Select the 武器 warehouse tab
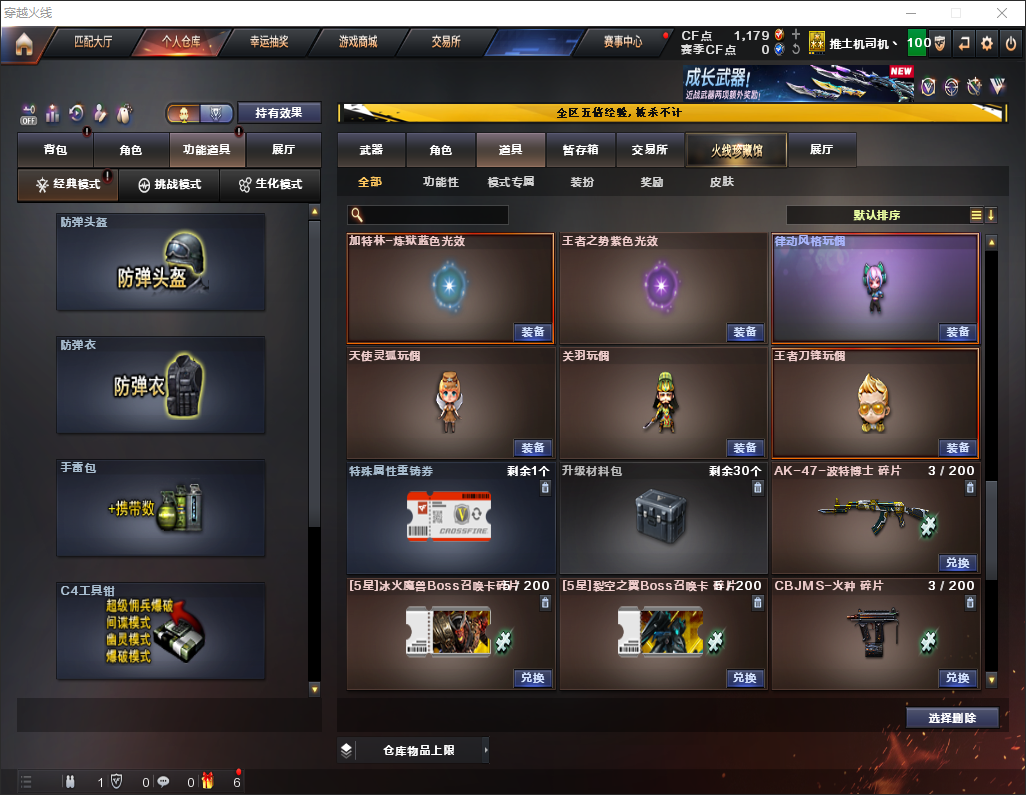This screenshot has height=795, width=1026. [x=371, y=150]
